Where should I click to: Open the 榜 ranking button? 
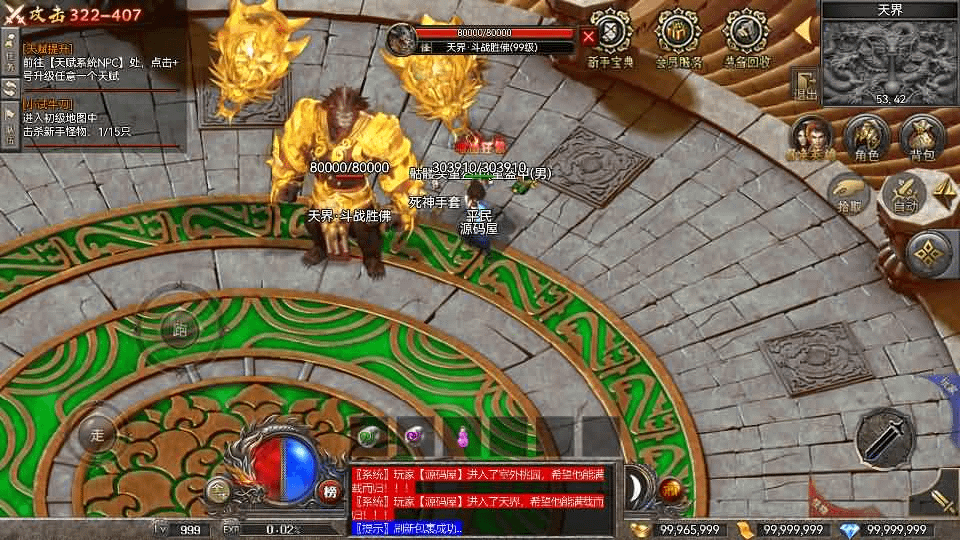(330, 491)
